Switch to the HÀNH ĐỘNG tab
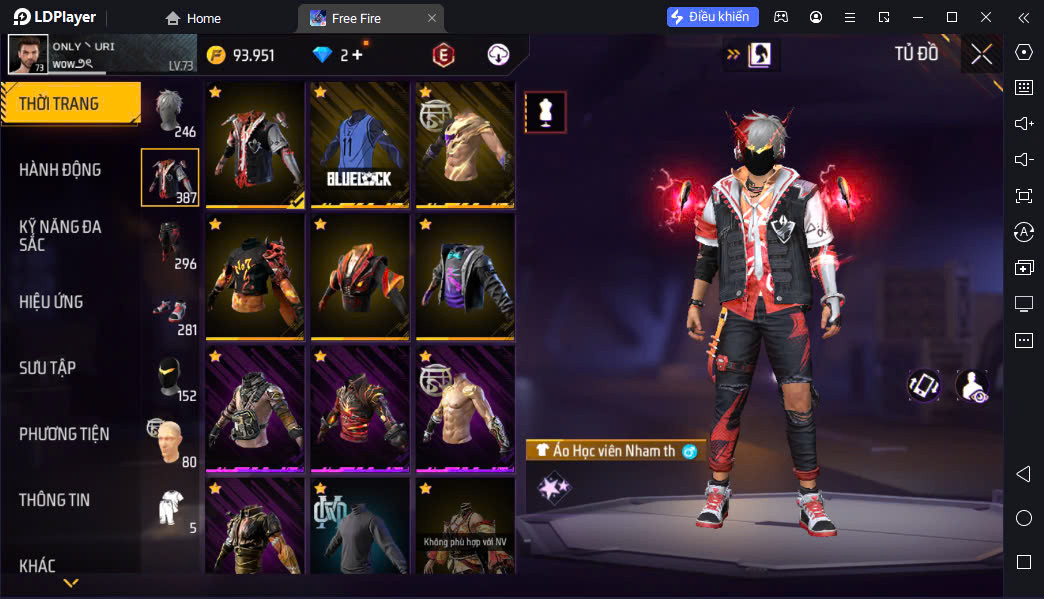 [x=60, y=170]
